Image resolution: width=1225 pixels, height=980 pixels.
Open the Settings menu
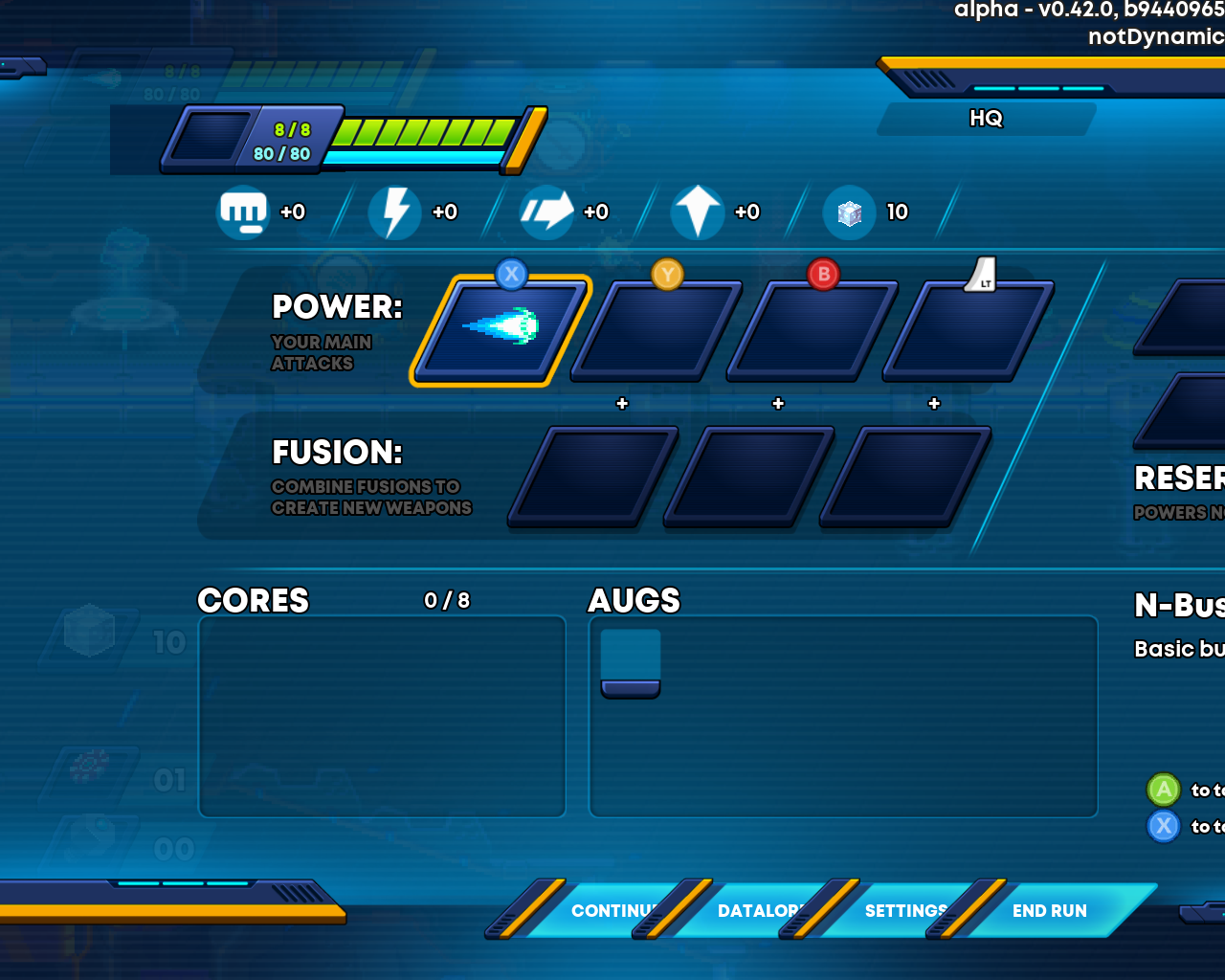pyautogui.click(x=903, y=911)
